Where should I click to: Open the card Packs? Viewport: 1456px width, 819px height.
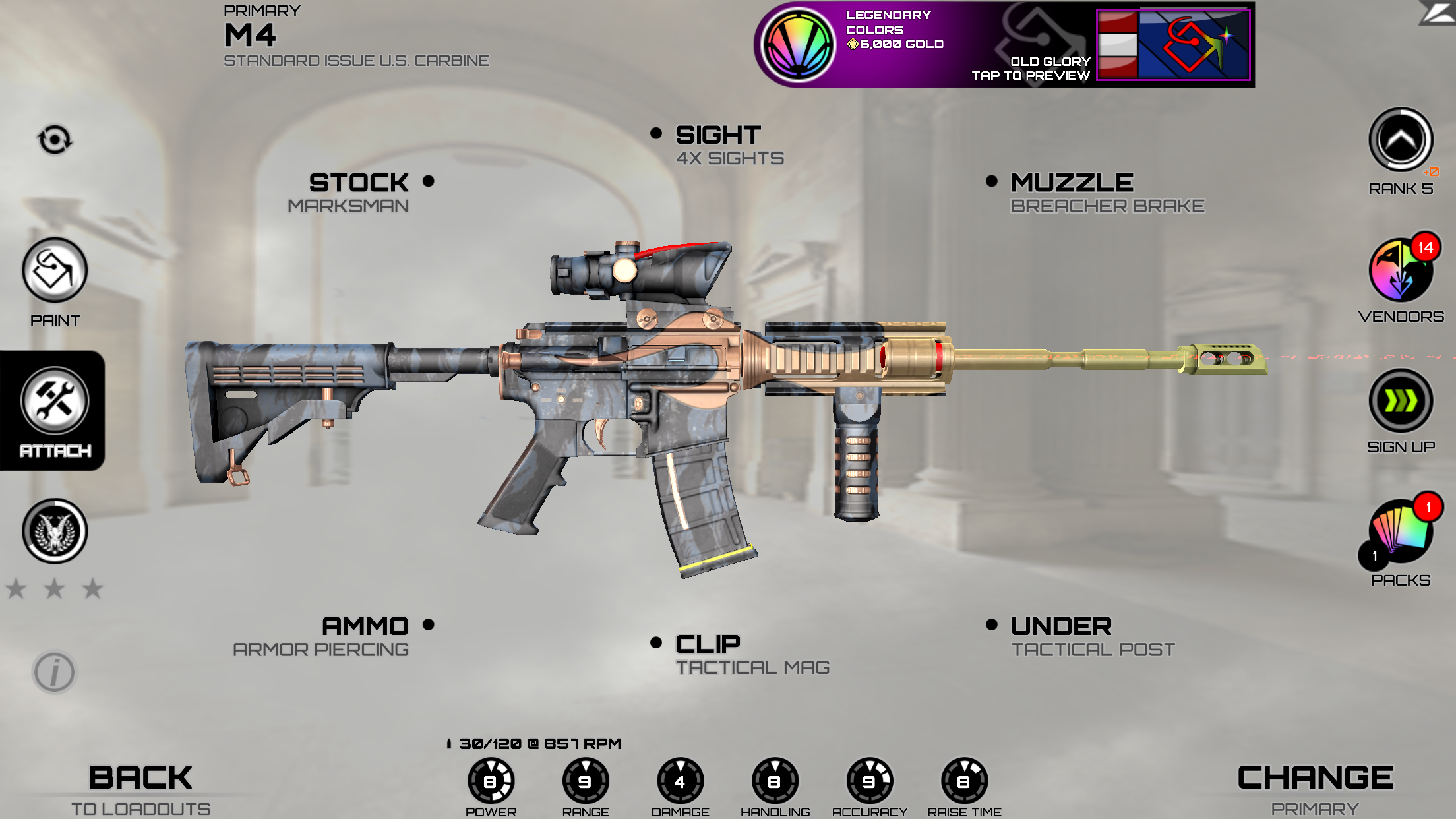pyautogui.click(x=1401, y=533)
